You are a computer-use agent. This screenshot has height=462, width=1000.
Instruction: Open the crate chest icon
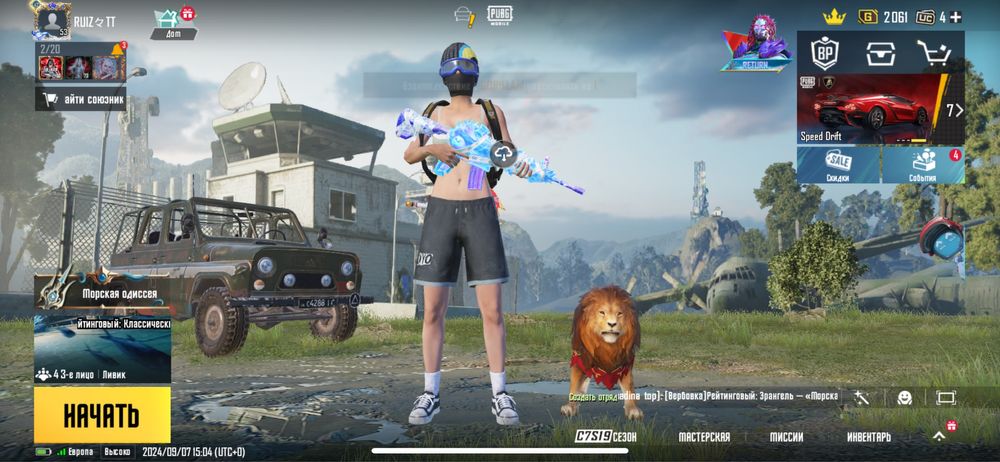point(880,53)
